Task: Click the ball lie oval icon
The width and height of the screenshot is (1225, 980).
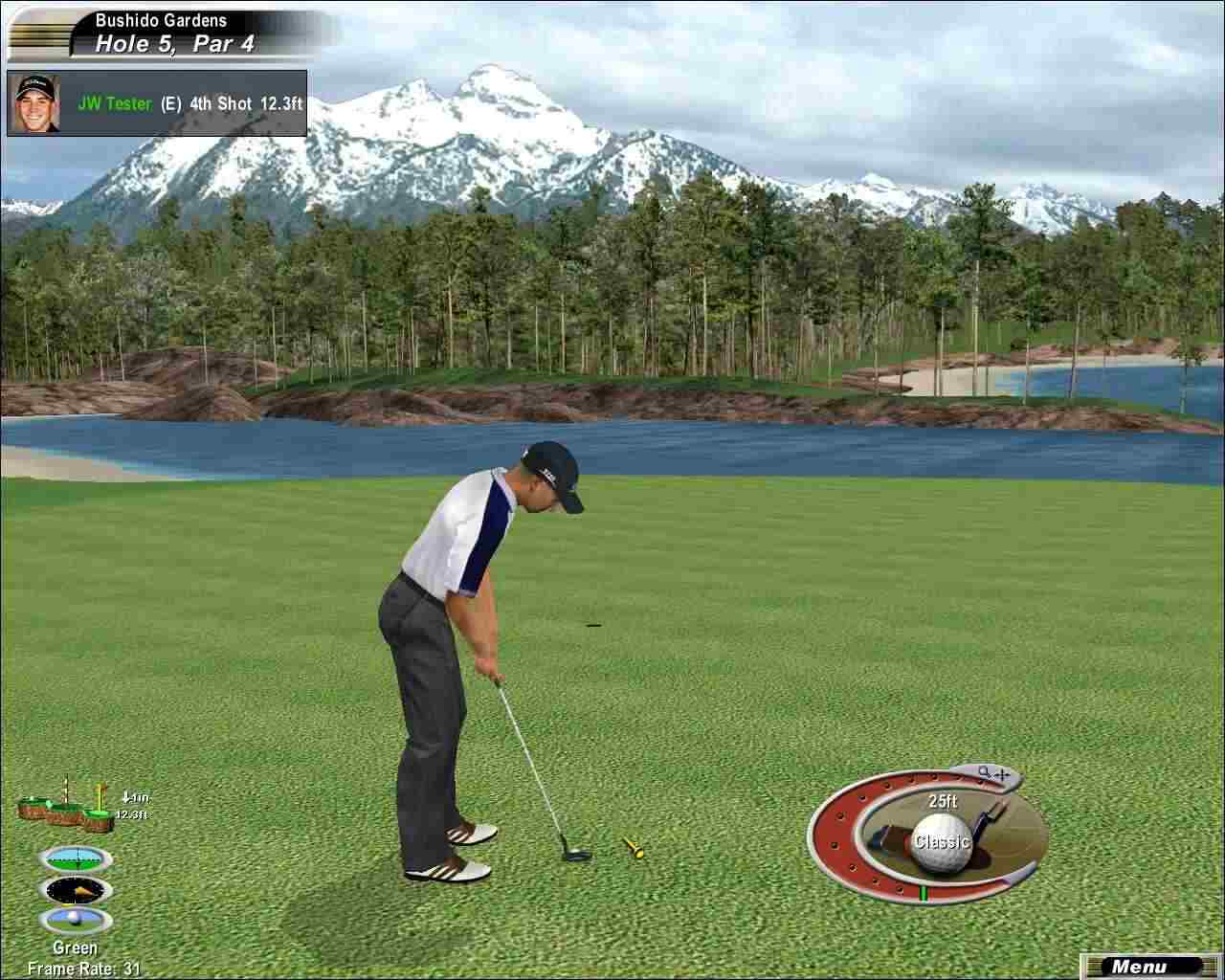Action: [x=76, y=921]
